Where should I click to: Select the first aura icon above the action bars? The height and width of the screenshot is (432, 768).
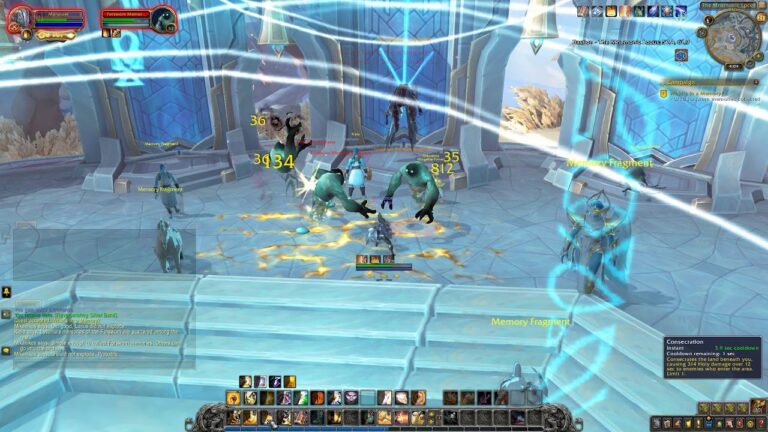pos(245,381)
